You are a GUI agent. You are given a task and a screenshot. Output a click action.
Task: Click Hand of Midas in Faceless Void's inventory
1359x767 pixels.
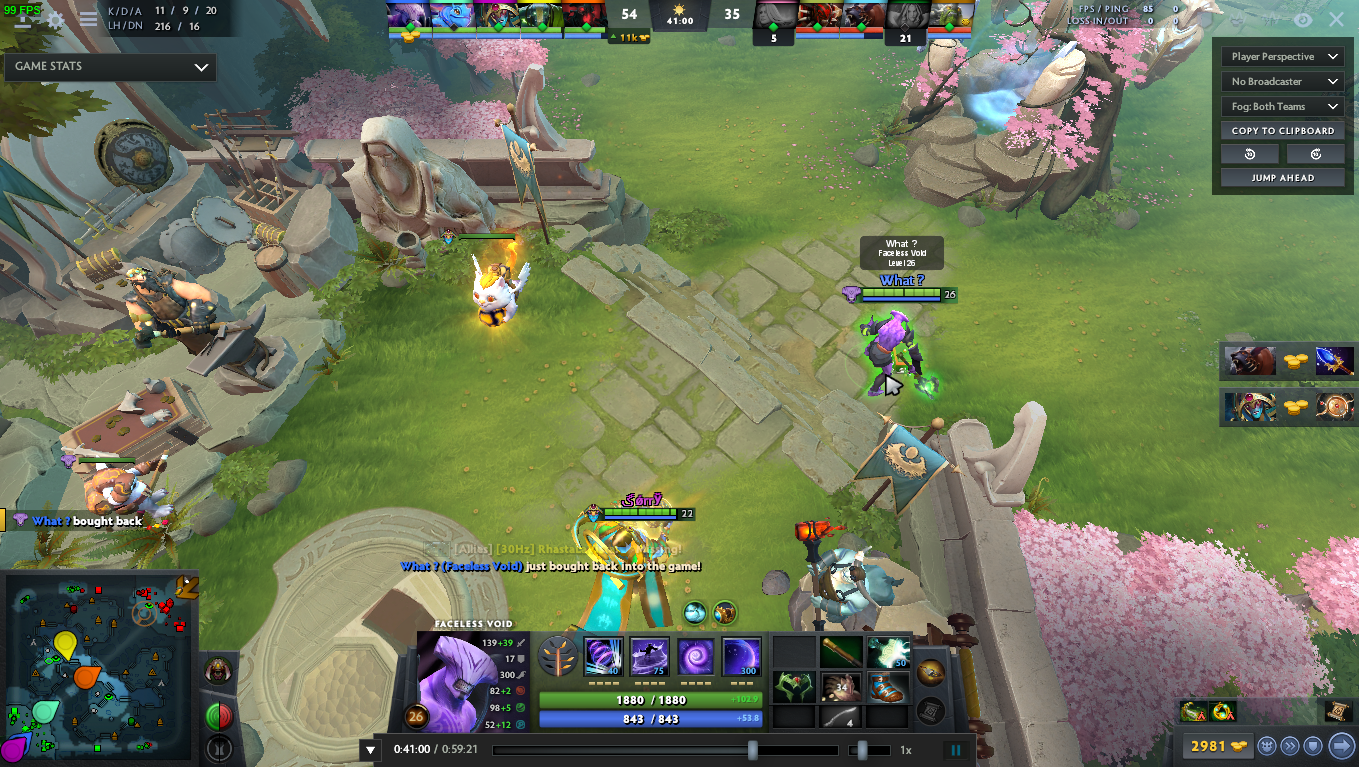tap(841, 688)
